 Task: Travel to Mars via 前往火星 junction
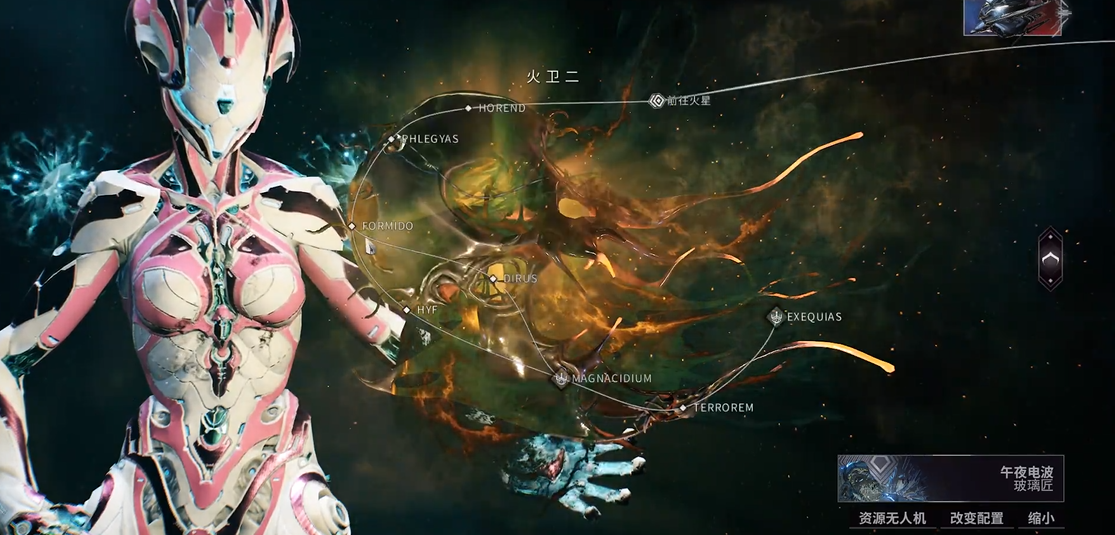coord(657,100)
